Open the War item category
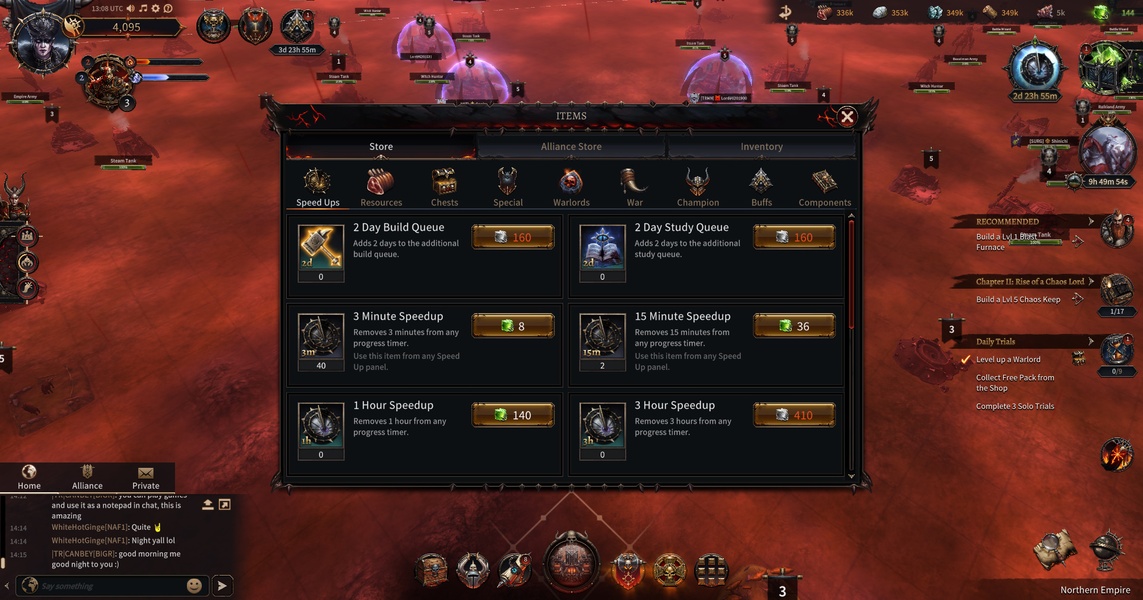This screenshot has height=600, width=1143. pos(634,187)
